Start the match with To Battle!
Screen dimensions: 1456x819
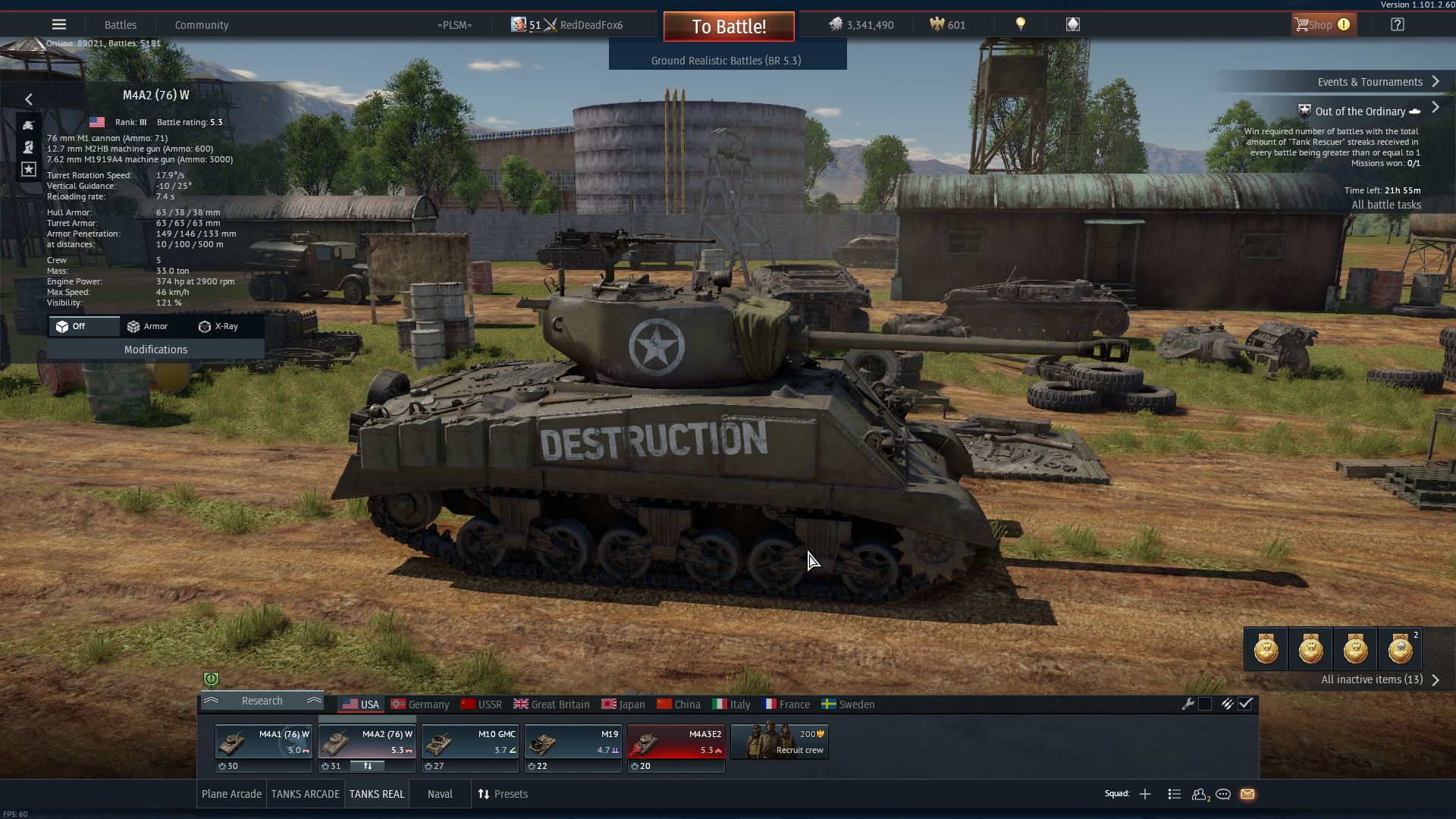click(728, 27)
